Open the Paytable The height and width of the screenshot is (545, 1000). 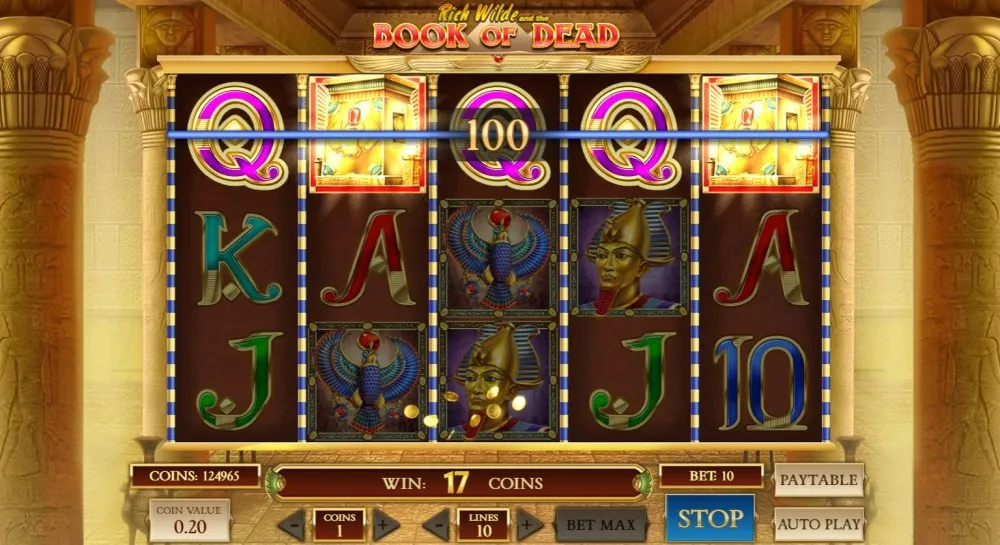click(x=818, y=480)
